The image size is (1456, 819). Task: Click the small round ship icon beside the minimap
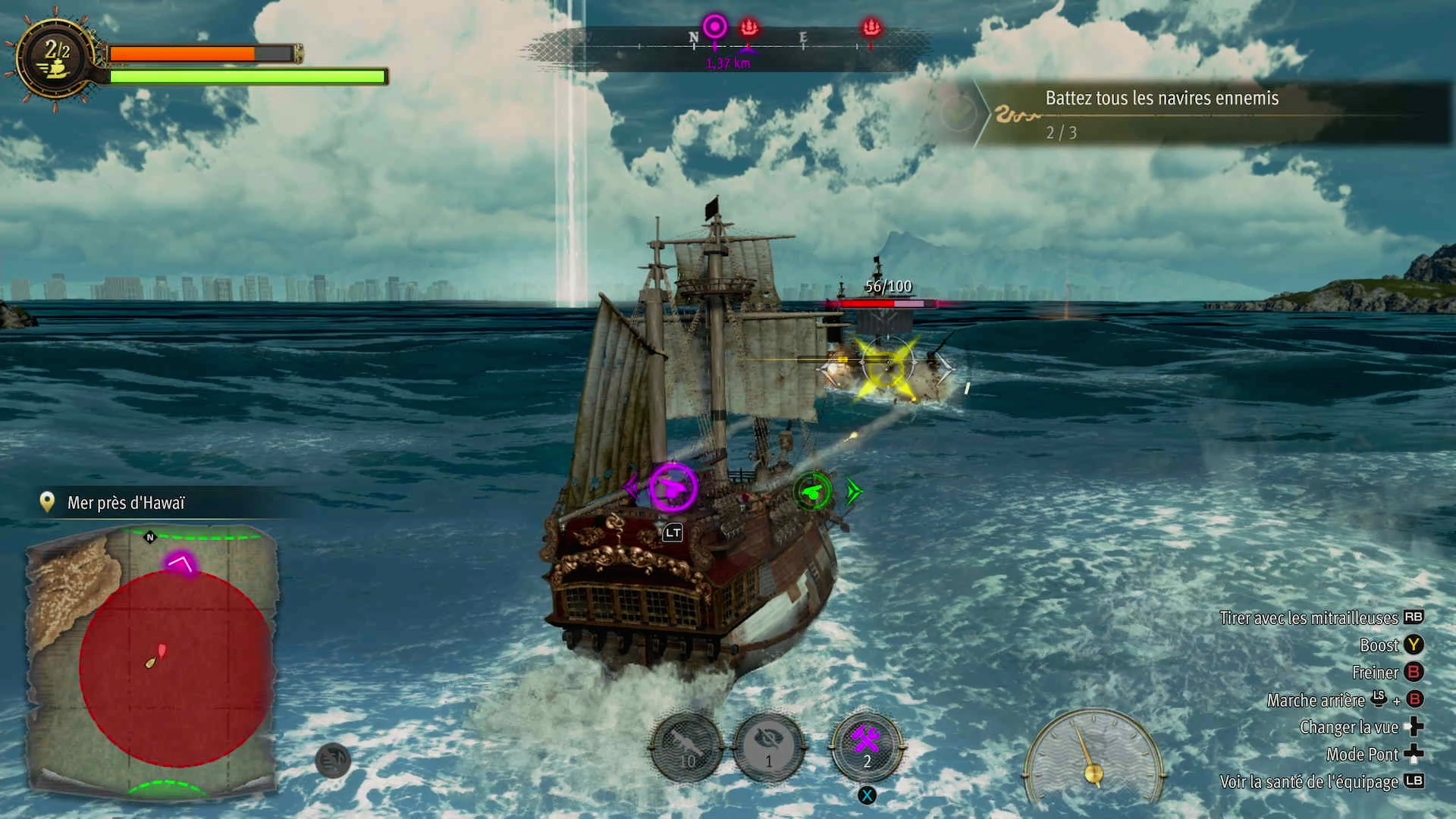pos(332,761)
